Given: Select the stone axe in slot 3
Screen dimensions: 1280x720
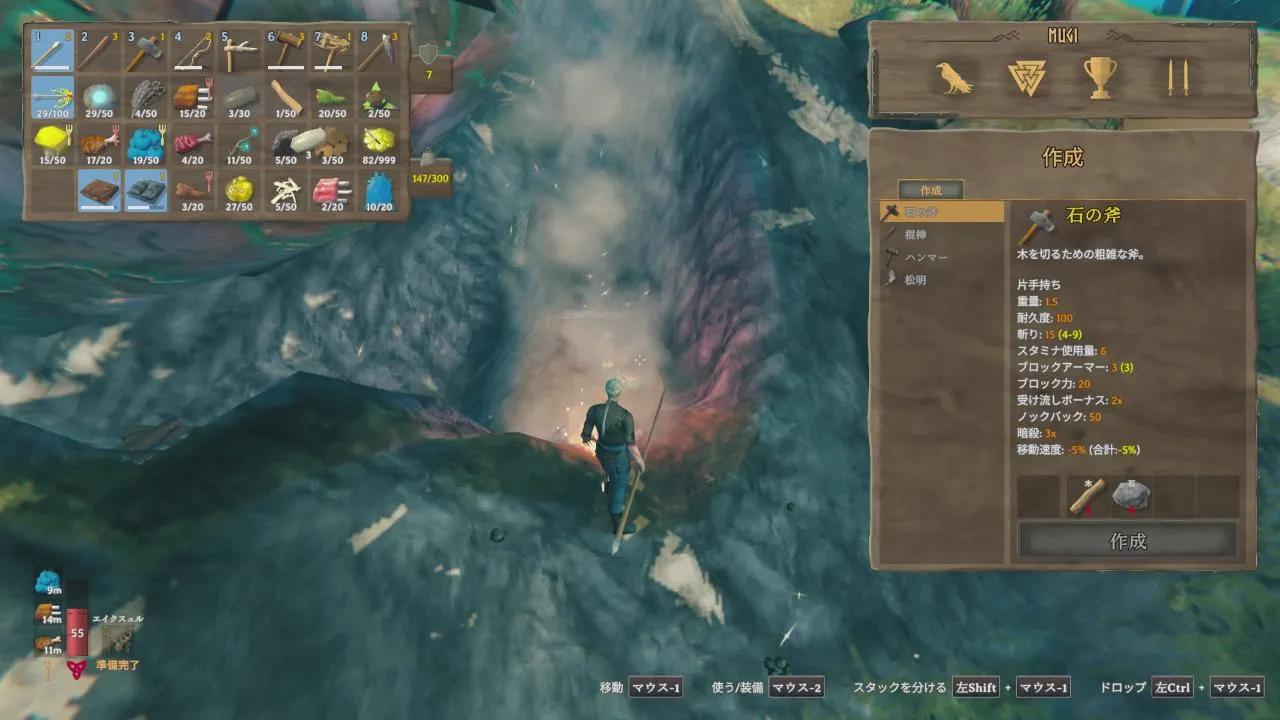Looking at the screenshot, I should [x=145, y=51].
